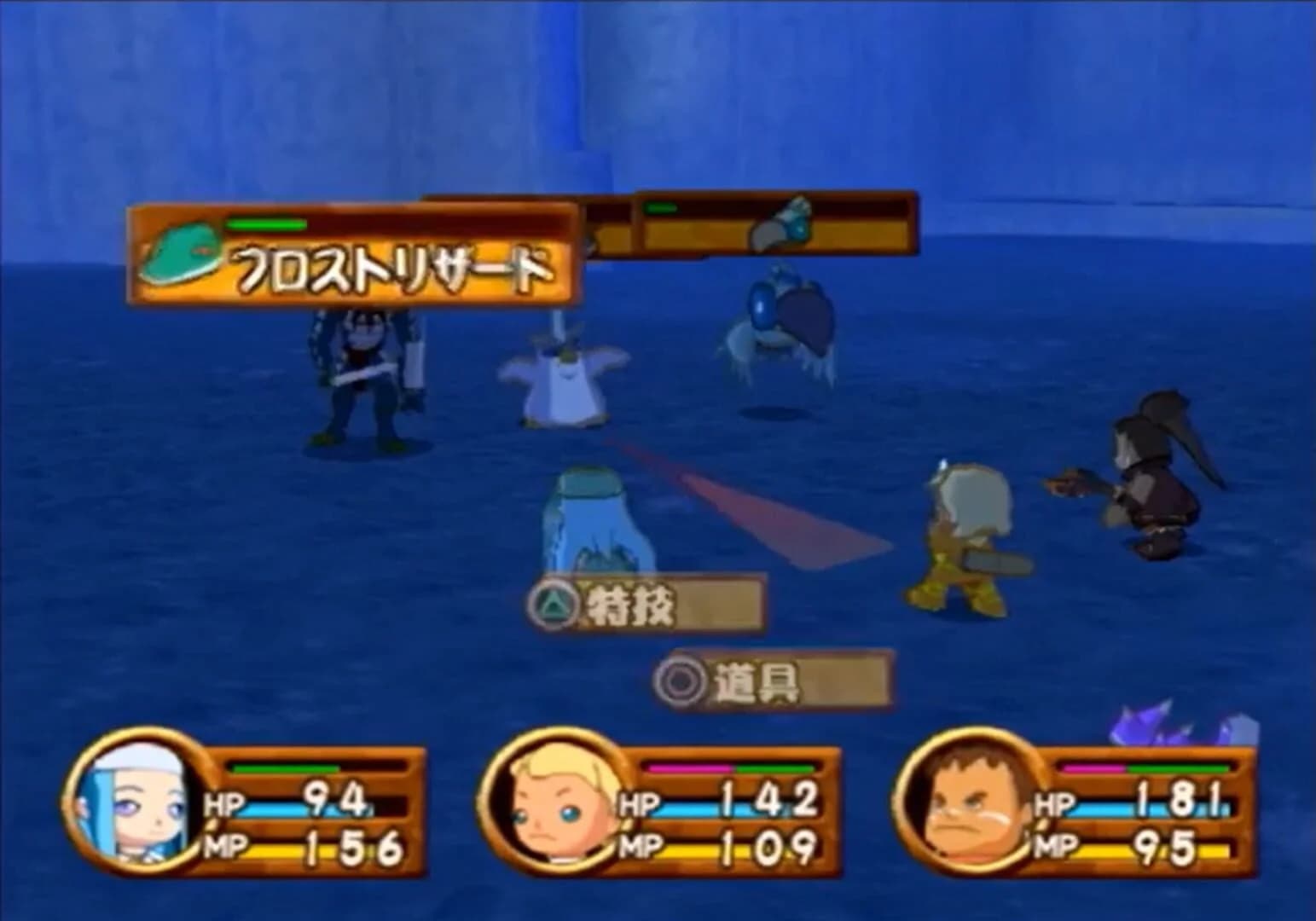Click the フロストリザード name label
The width and height of the screenshot is (1316, 921).
[x=392, y=268]
